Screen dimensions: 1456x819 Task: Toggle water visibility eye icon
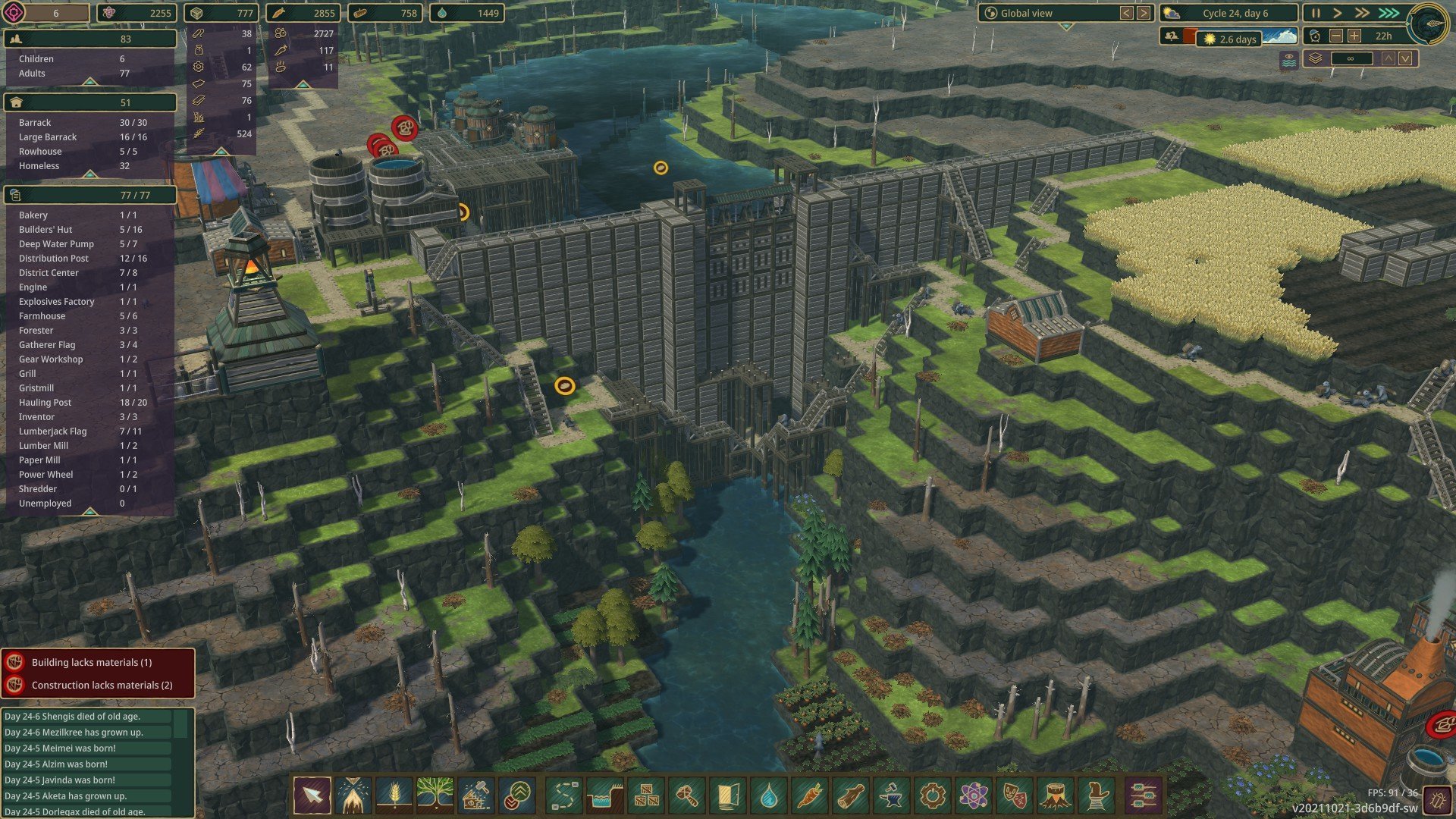coord(1288,59)
